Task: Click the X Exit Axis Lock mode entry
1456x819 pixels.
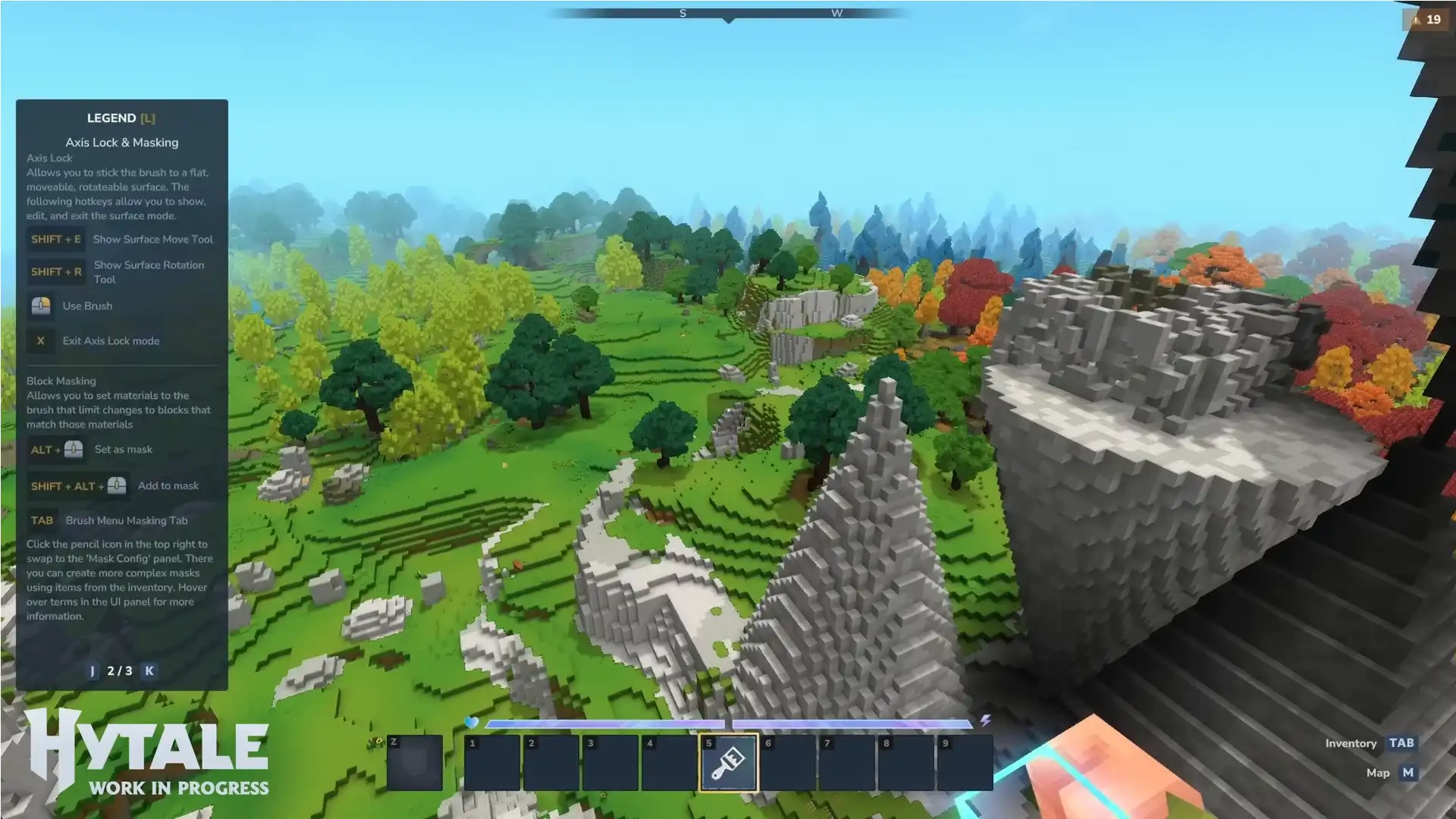Action: coord(40,340)
